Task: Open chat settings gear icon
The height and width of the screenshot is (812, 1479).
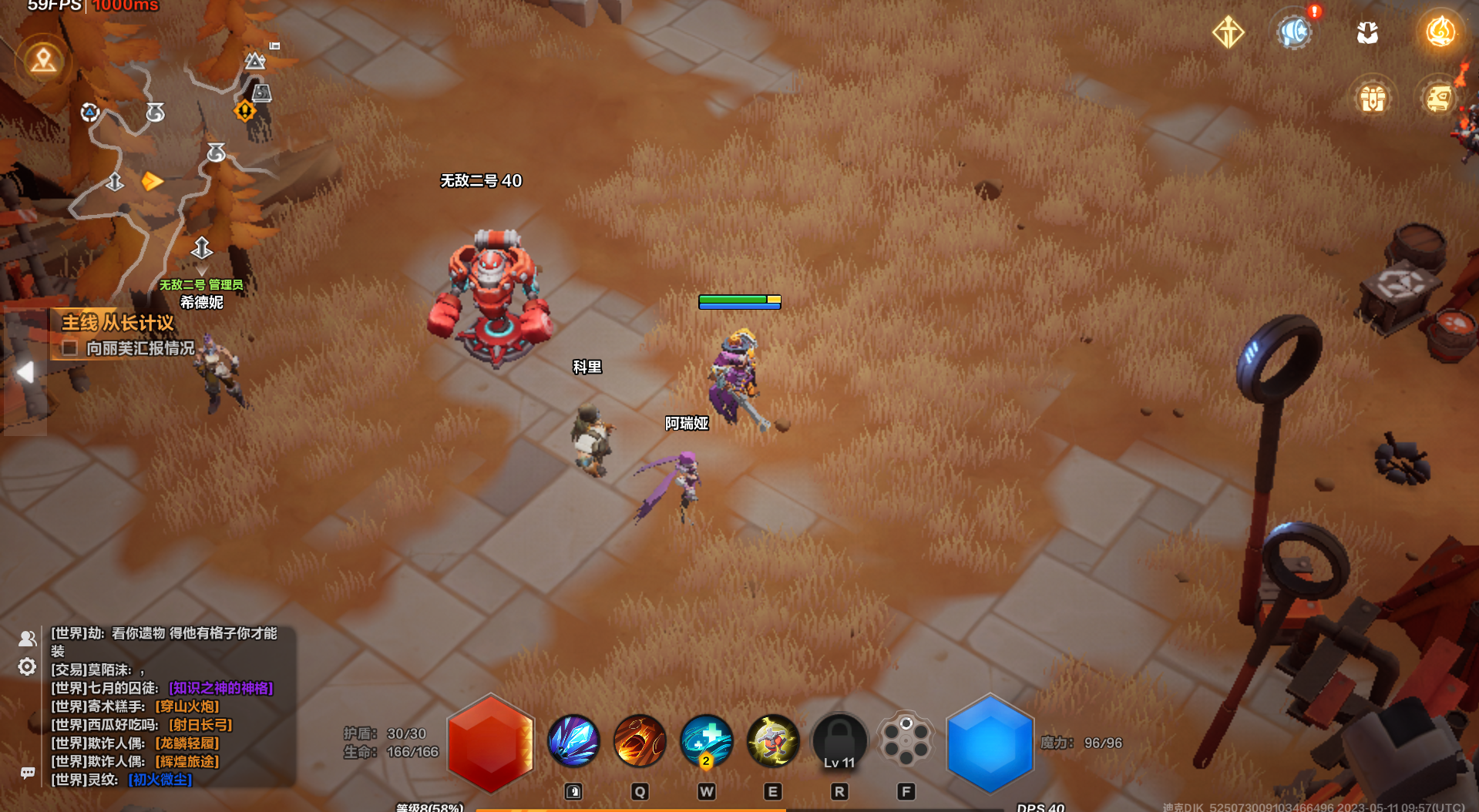Action: click(27, 666)
